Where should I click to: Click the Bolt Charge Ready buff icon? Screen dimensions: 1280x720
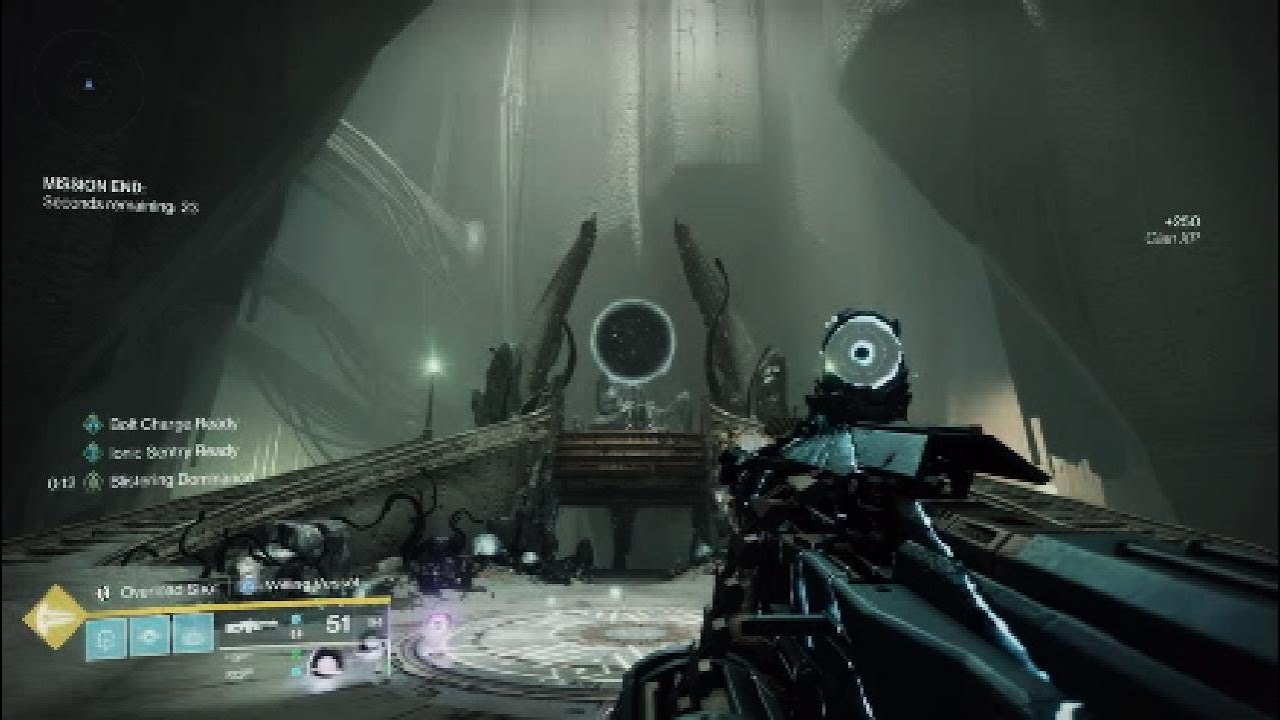pos(93,424)
